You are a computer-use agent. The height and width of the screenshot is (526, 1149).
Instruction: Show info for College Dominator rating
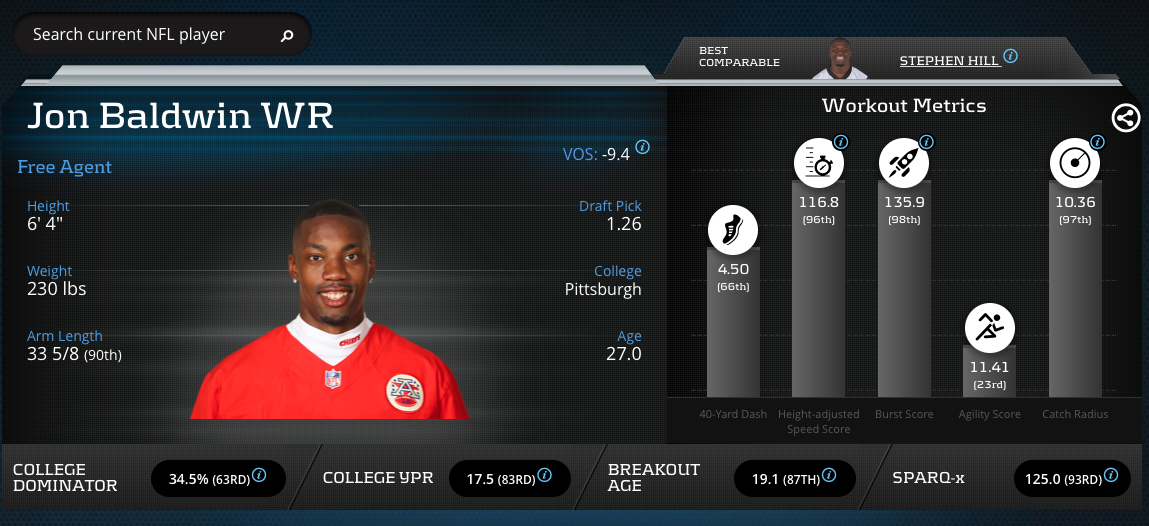click(x=259, y=475)
